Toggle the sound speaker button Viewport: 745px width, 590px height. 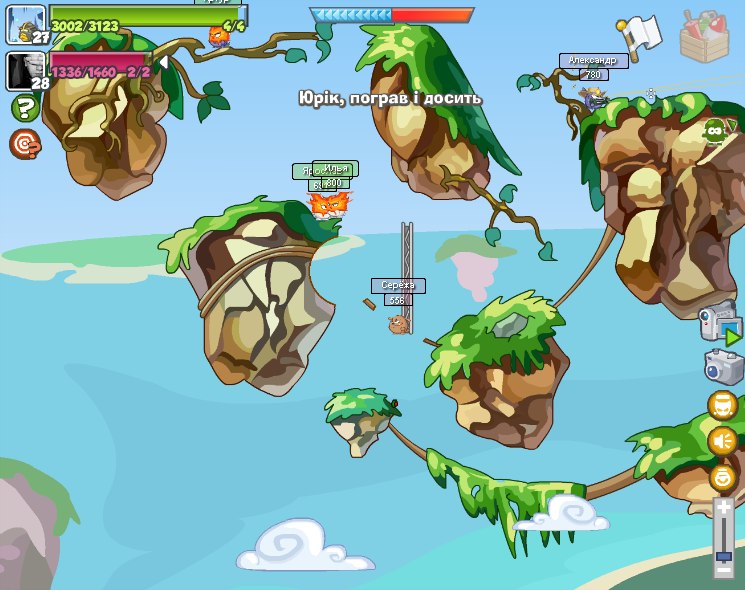[723, 440]
